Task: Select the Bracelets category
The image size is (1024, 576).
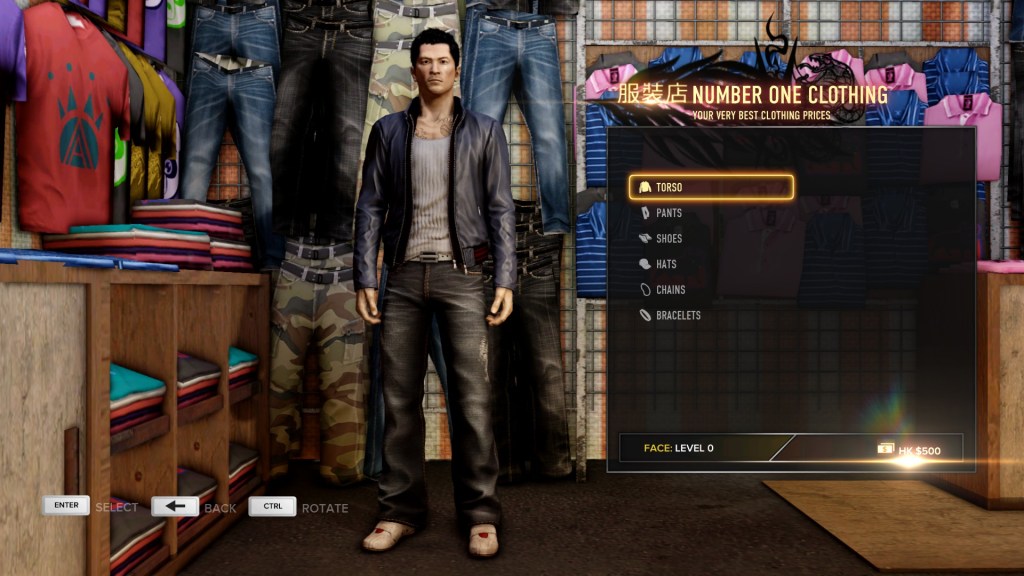Action: coord(677,316)
